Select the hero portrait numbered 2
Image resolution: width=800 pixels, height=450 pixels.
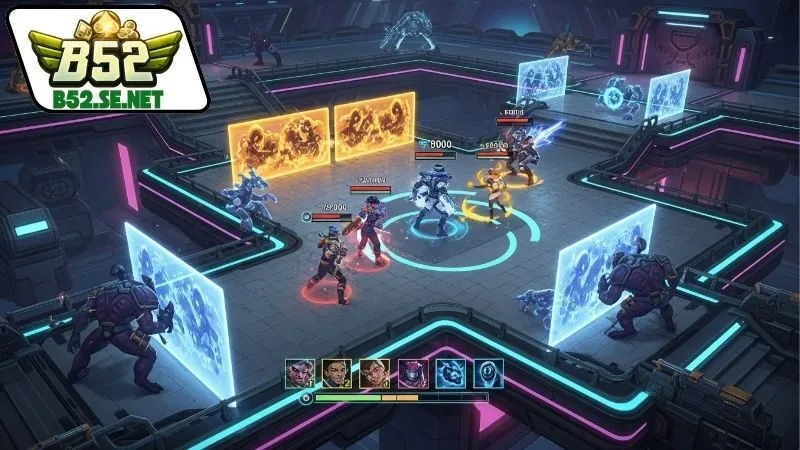click(336, 373)
